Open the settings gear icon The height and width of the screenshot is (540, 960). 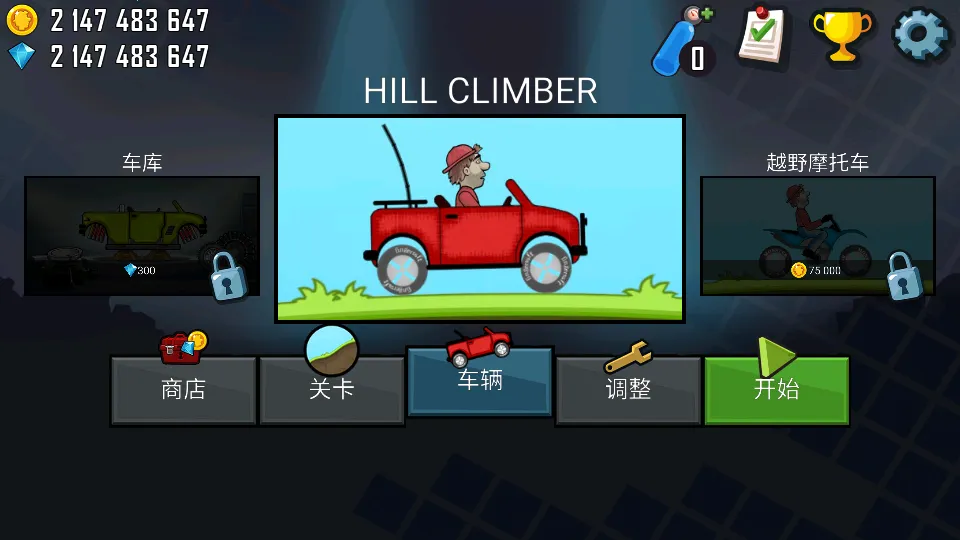point(920,36)
